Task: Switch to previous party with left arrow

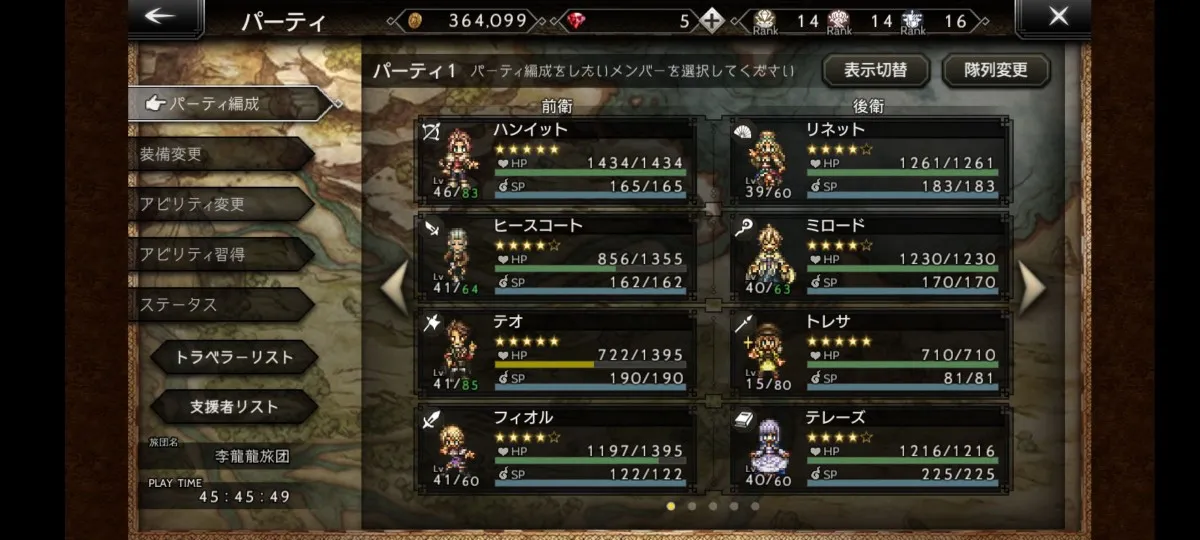Action: pyautogui.click(x=396, y=289)
